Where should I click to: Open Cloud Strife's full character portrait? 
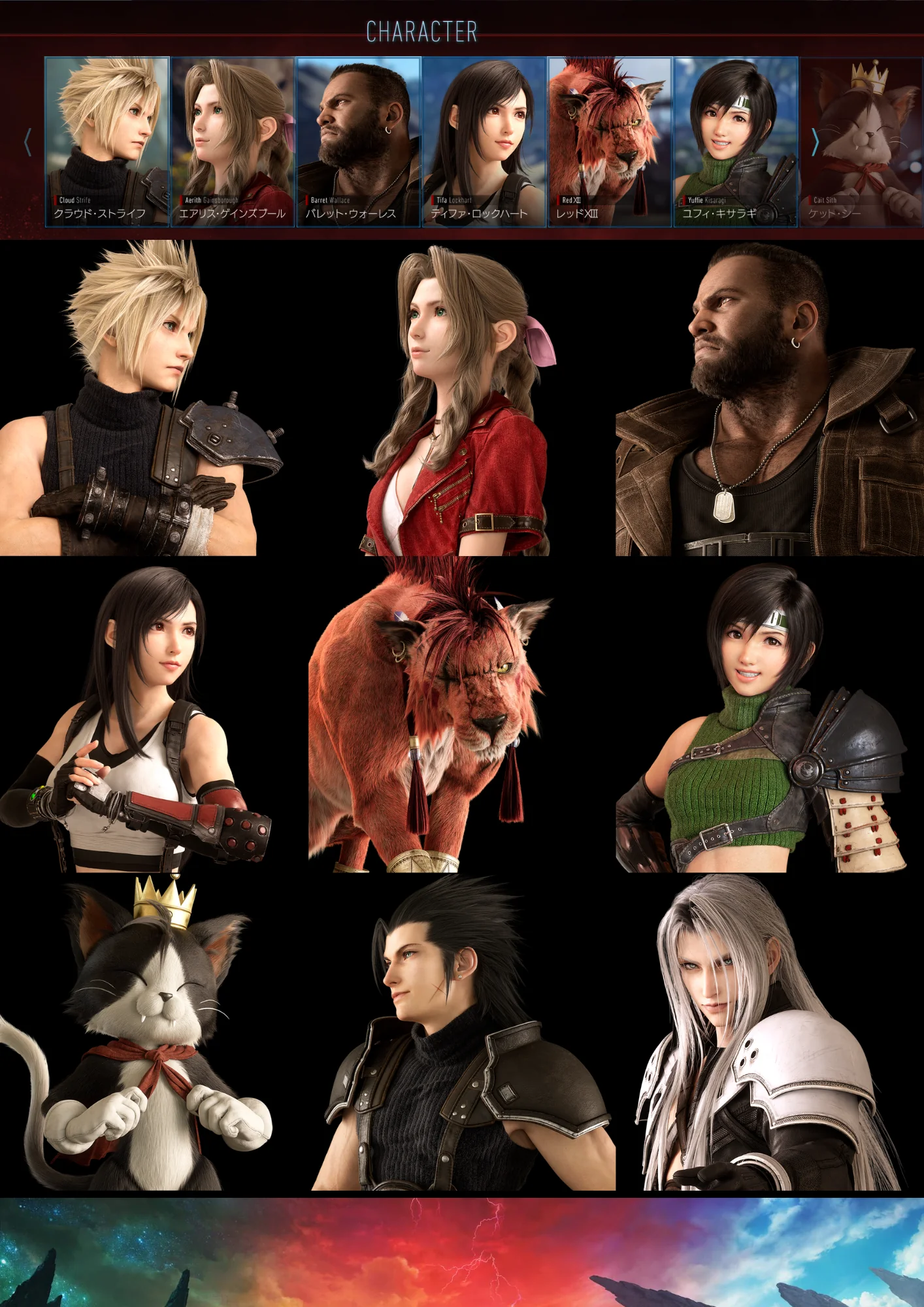(x=154, y=399)
